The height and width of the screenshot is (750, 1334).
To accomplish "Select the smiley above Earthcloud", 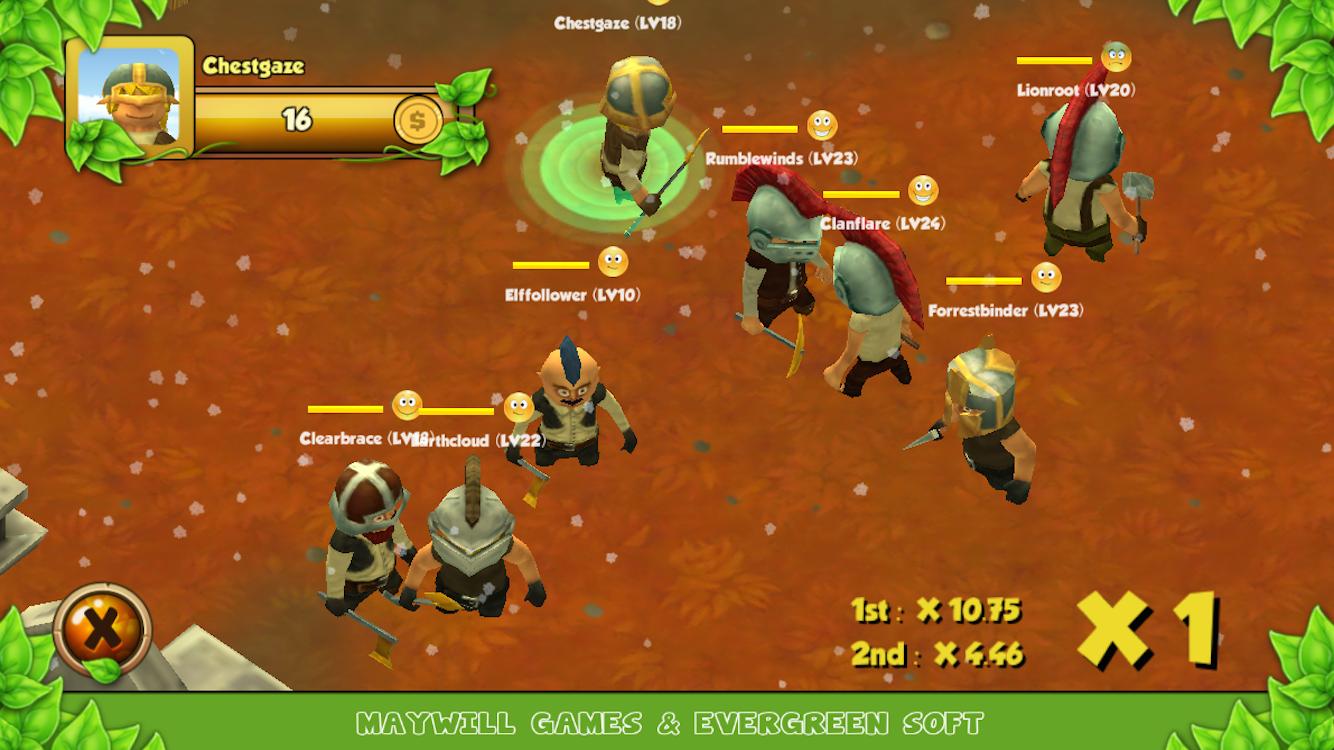I will 520,407.
